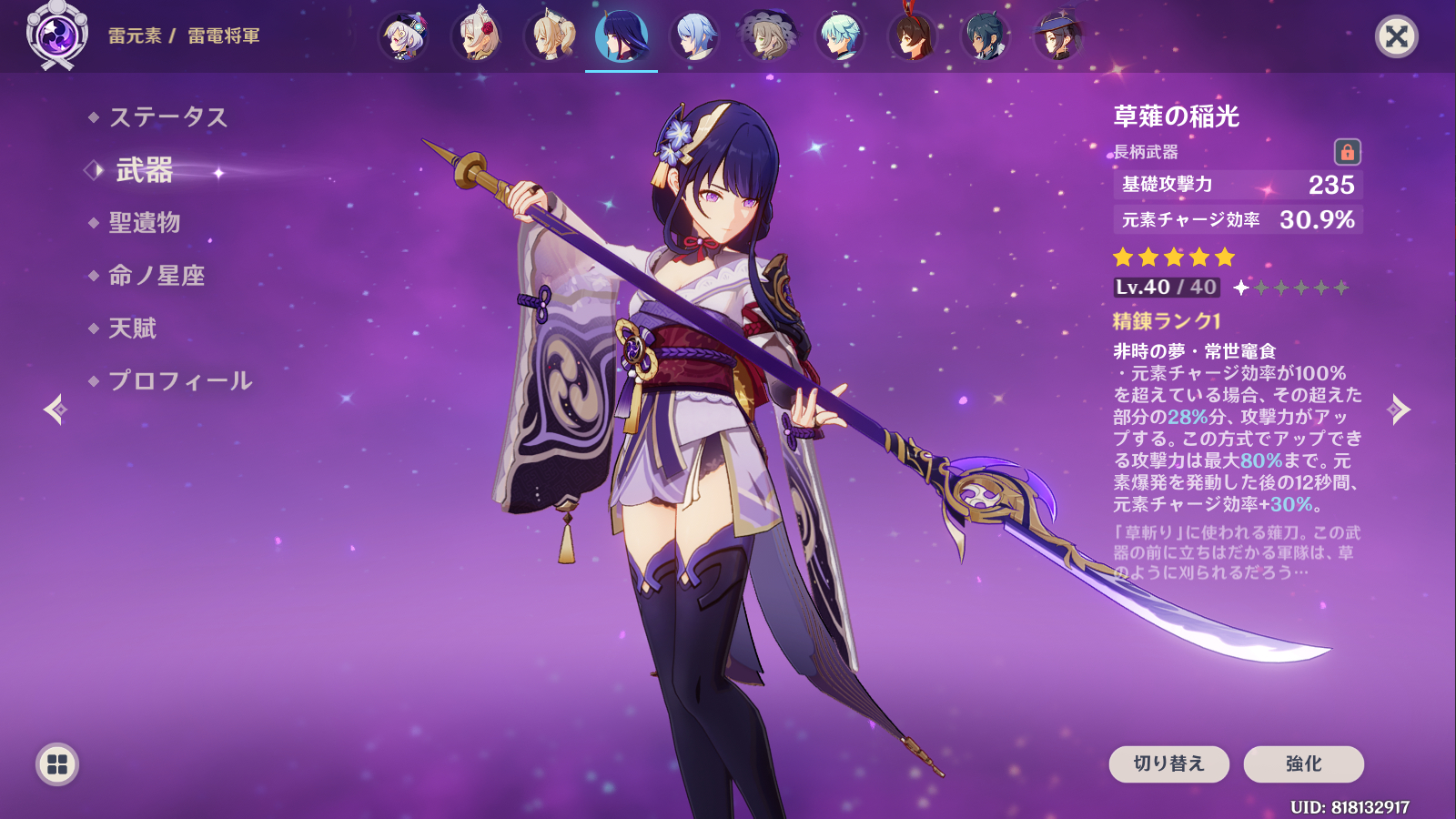
Task: Switch to the next character arrow
Action: 1400,409
